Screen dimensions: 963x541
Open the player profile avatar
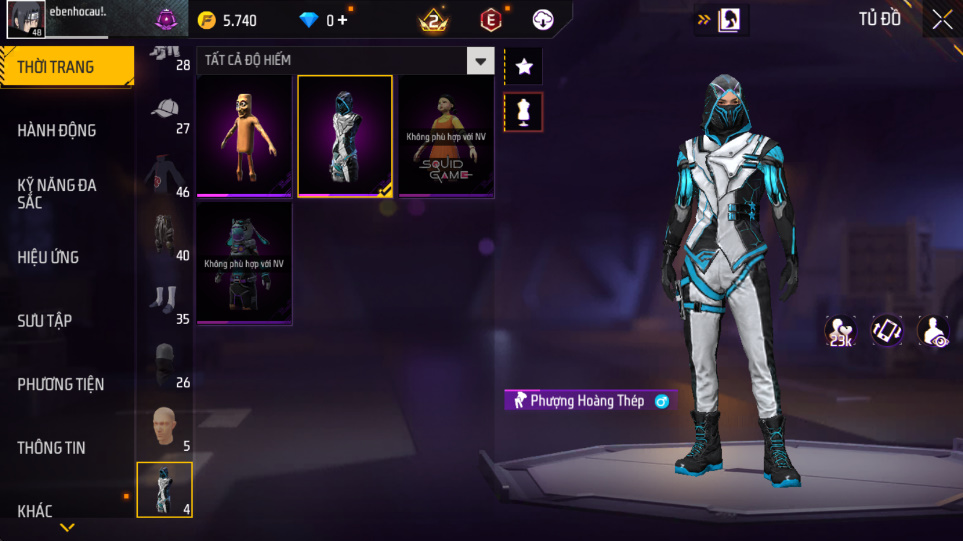coord(23,19)
